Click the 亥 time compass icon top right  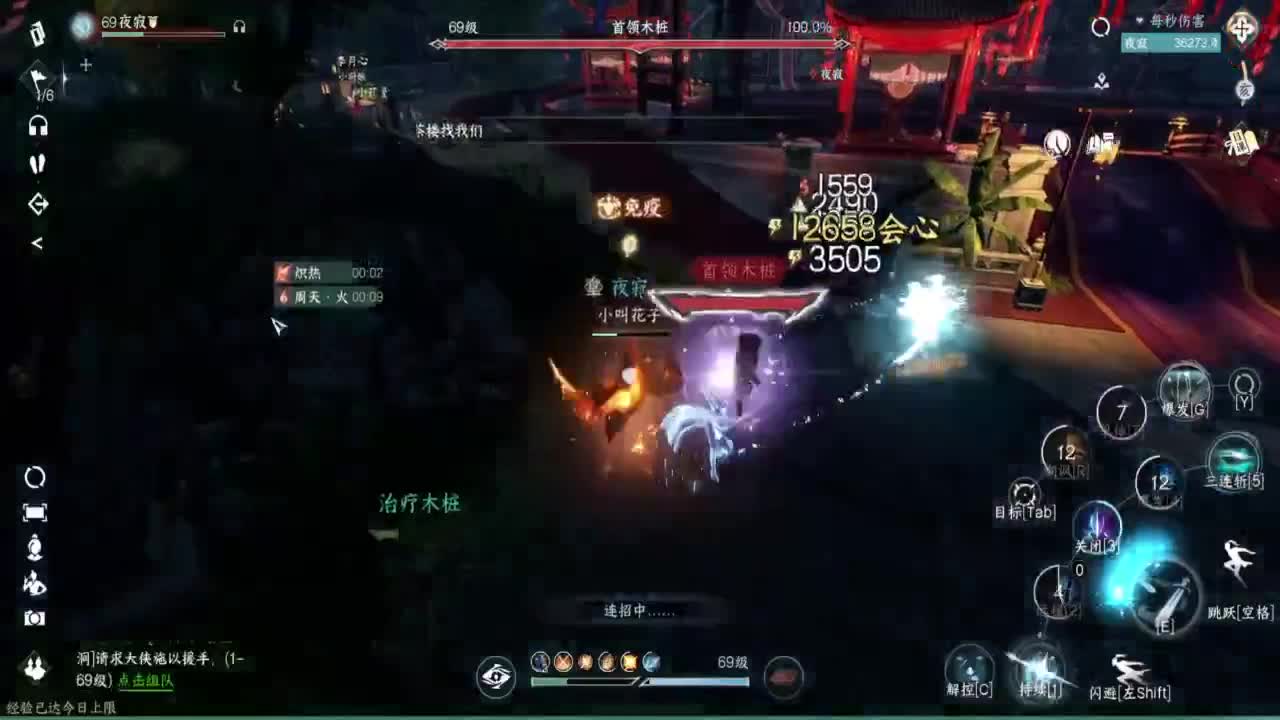tap(1243, 89)
